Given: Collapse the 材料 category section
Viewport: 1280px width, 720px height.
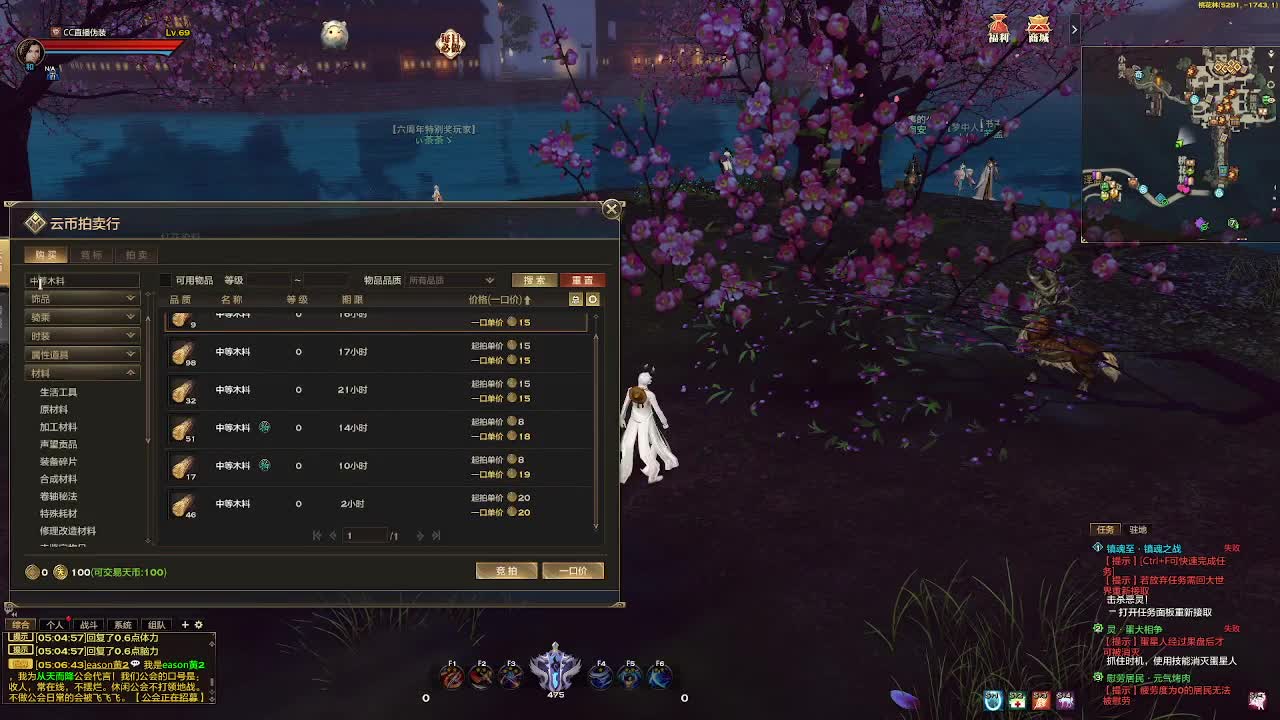Looking at the screenshot, I should click(x=82, y=371).
